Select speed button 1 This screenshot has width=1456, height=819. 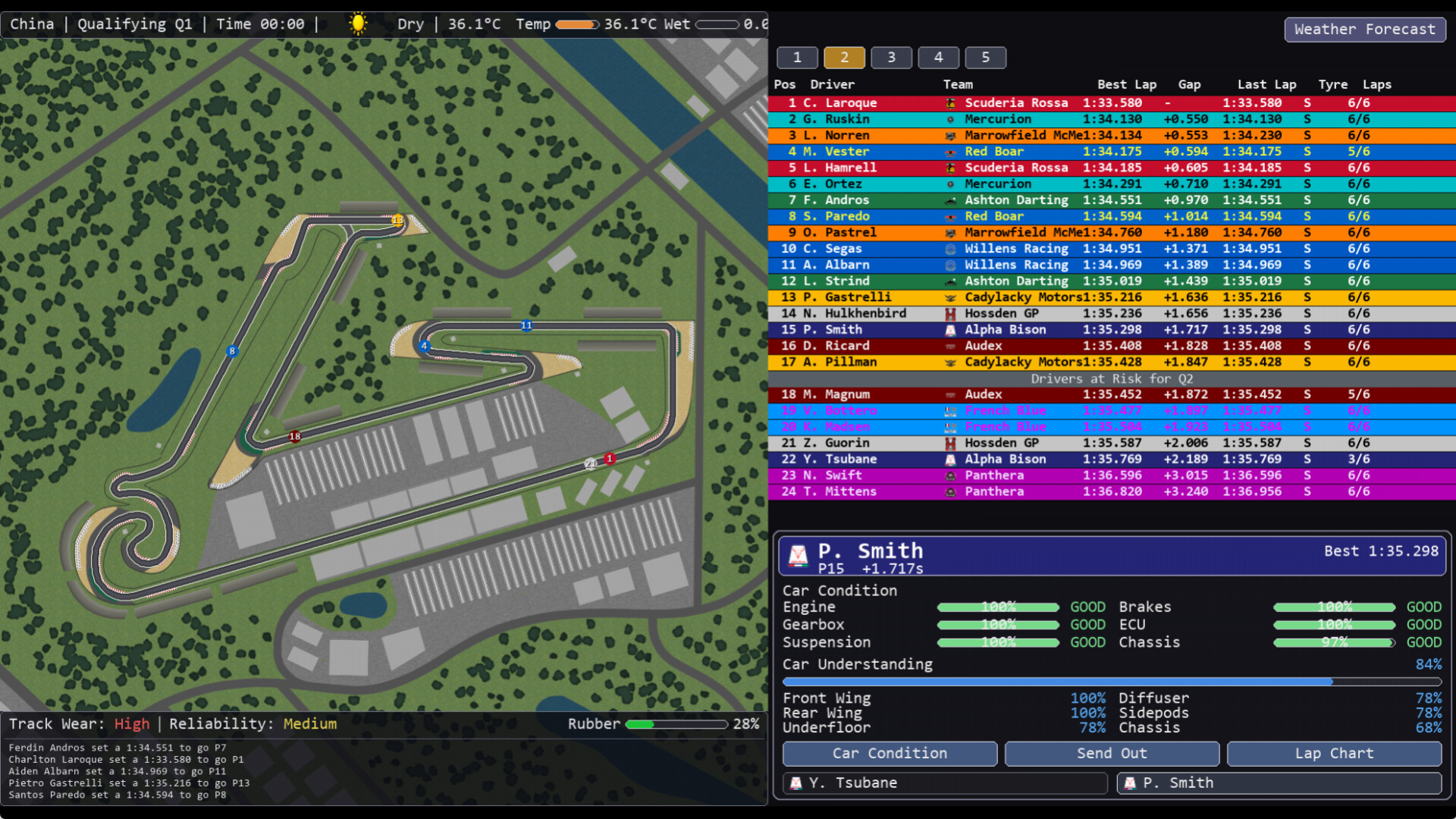[x=797, y=58]
